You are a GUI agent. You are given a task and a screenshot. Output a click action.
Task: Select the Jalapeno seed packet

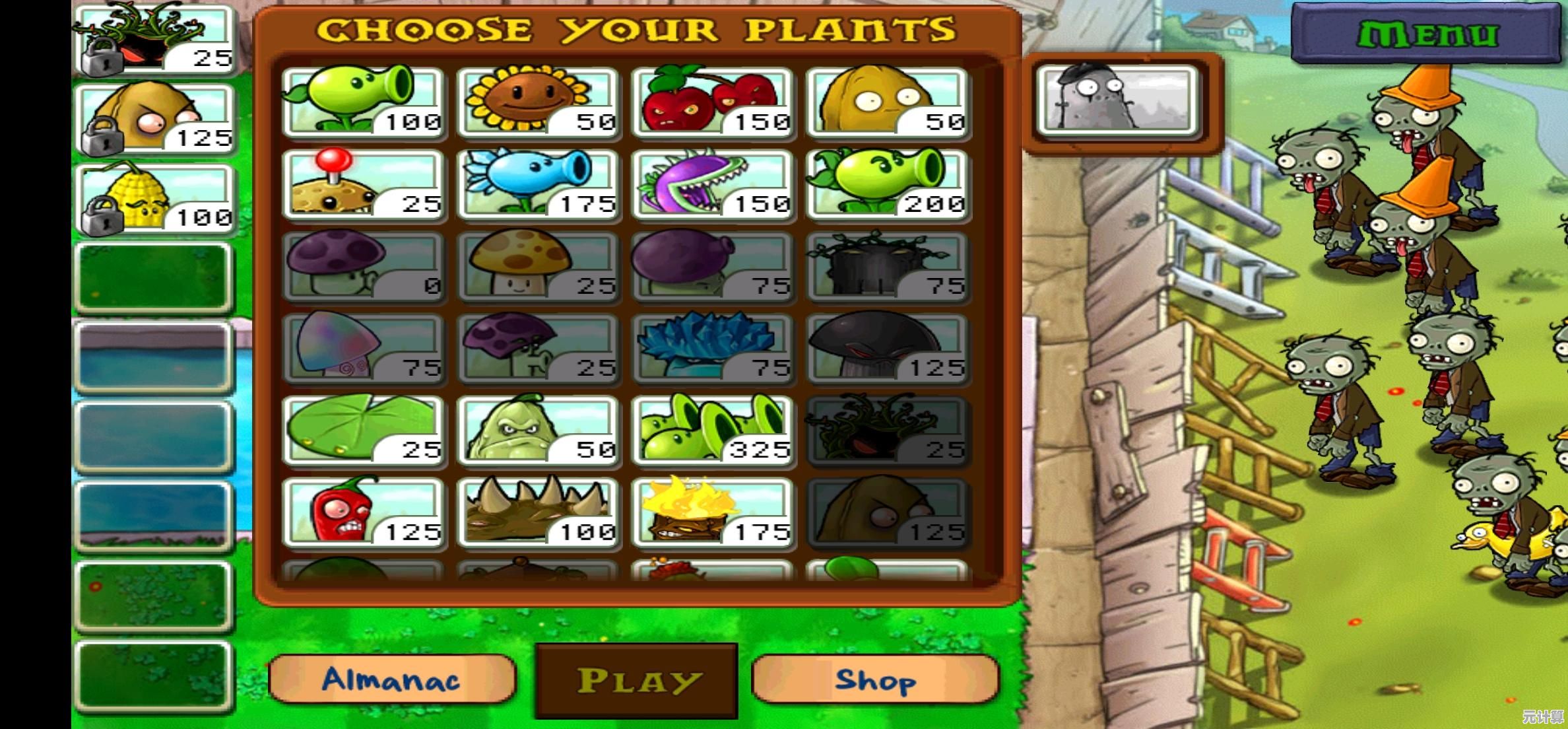tap(363, 513)
